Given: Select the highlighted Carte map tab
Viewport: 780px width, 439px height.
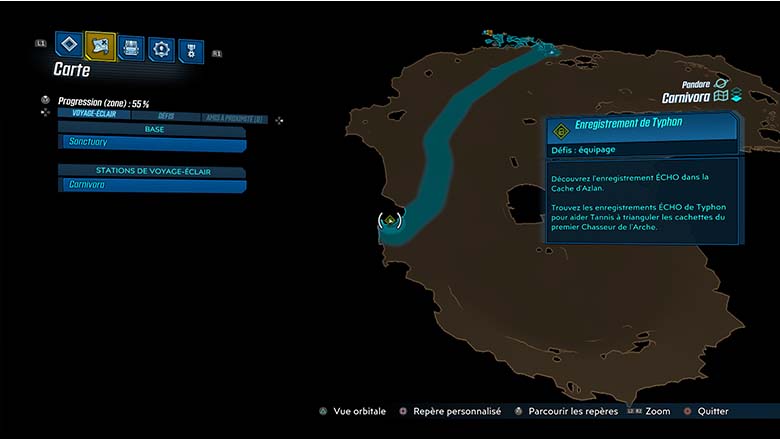Looking at the screenshot, I should pos(100,45).
